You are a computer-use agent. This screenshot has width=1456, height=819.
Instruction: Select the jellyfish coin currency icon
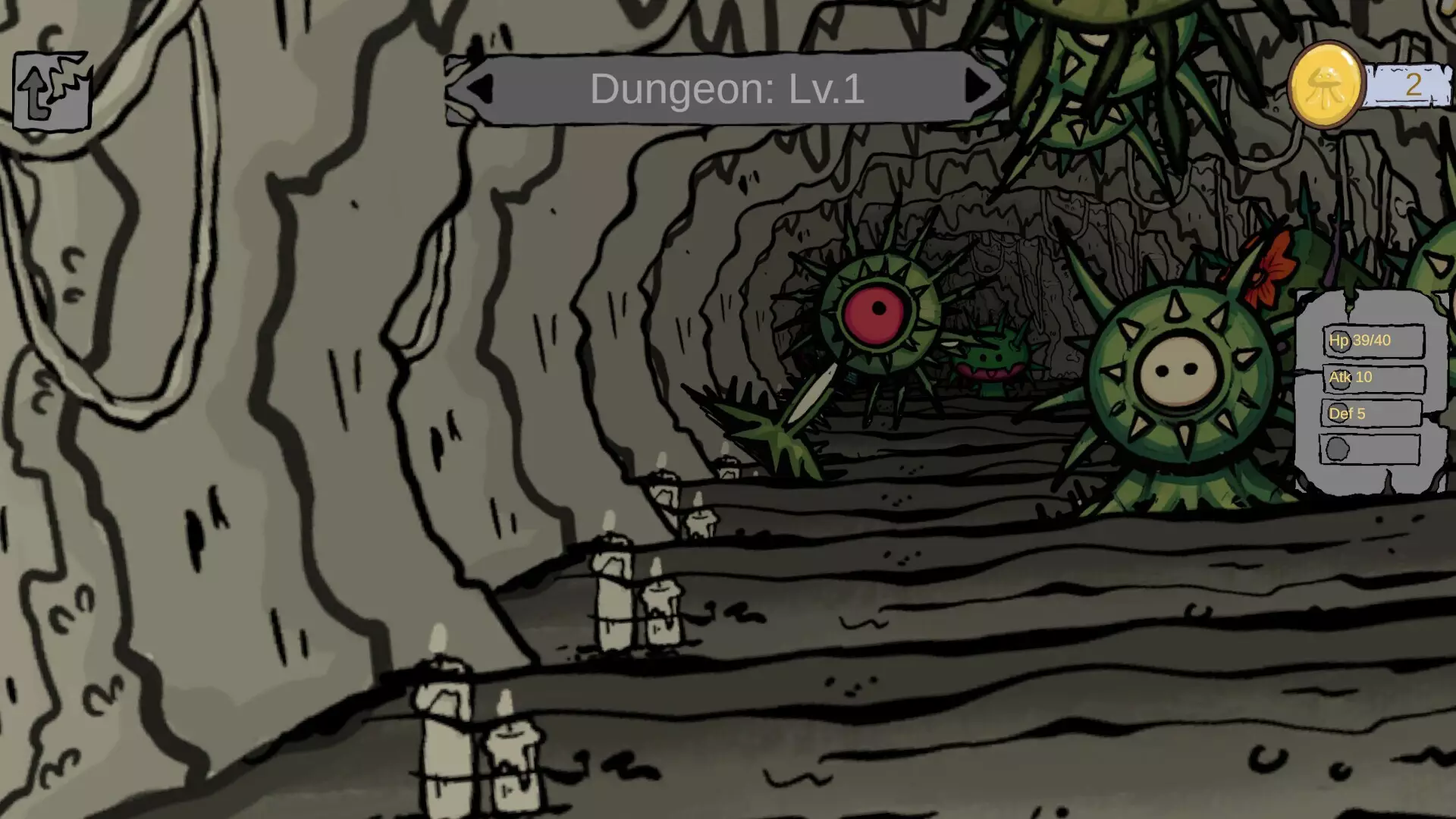pos(1326,83)
